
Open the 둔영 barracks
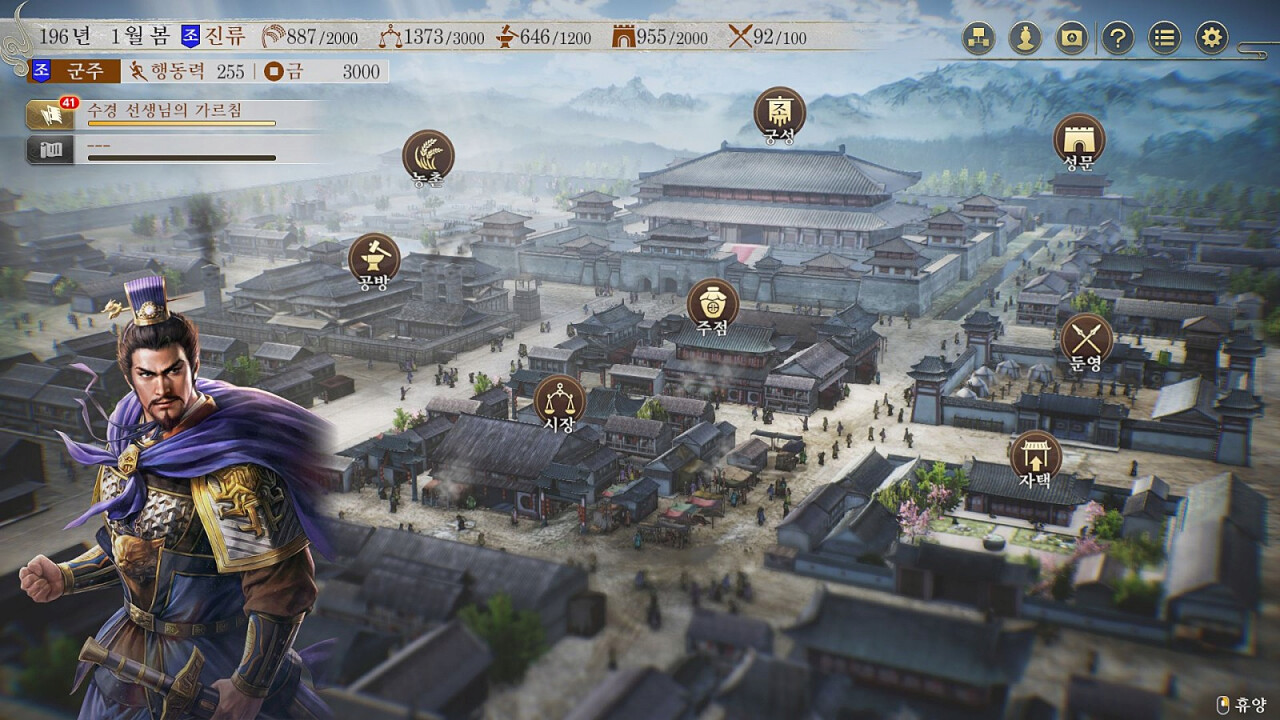(x=1086, y=339)
